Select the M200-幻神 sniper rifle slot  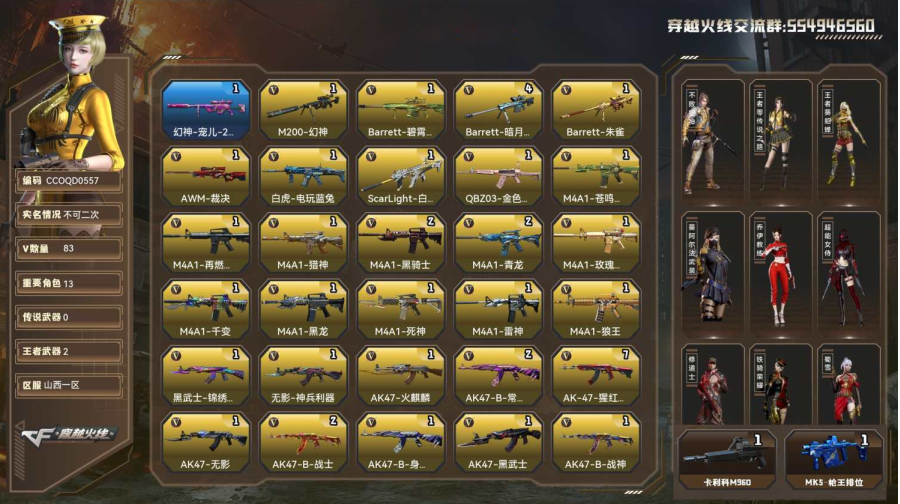[304, 109]
